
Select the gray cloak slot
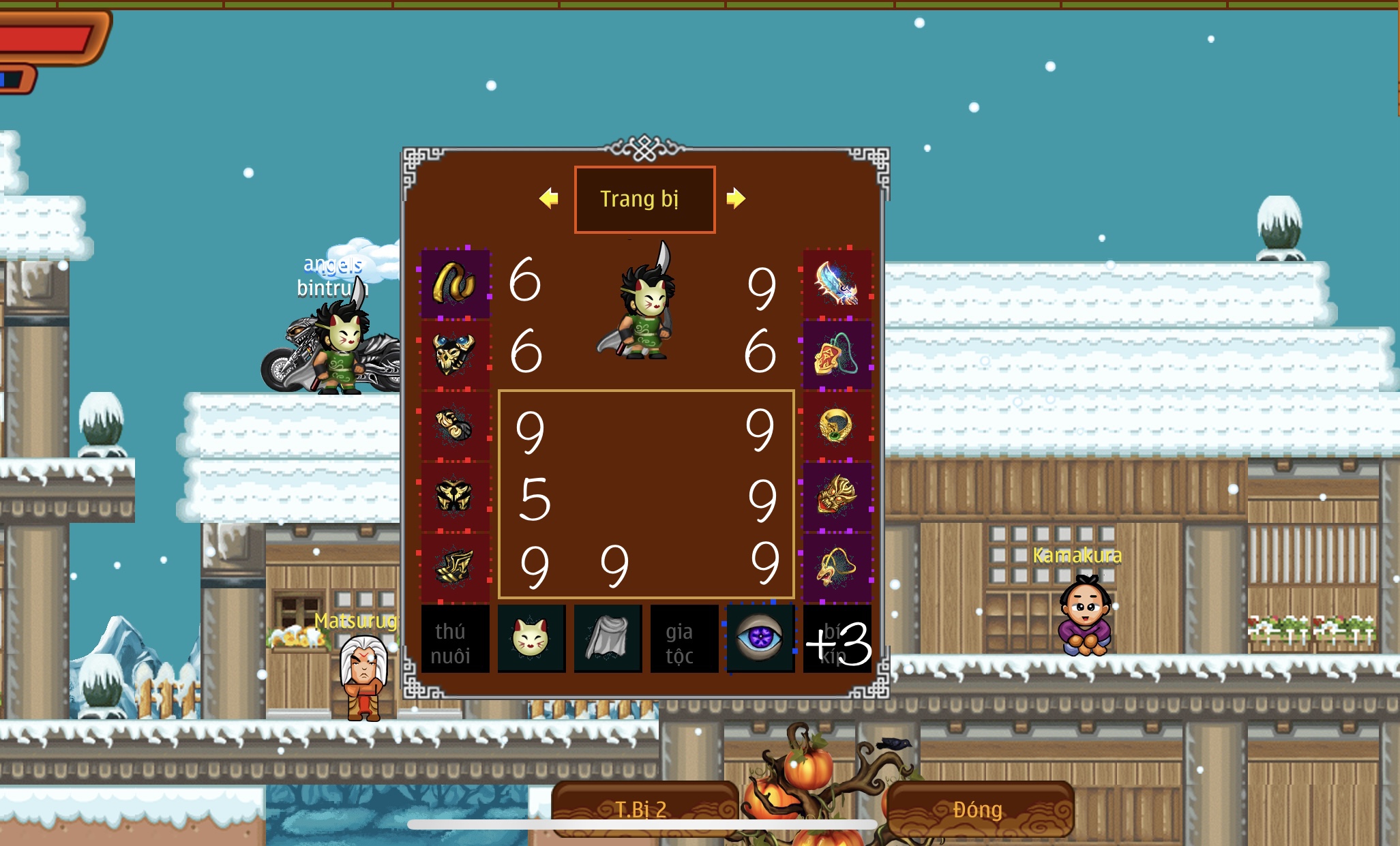click(608, 639)
